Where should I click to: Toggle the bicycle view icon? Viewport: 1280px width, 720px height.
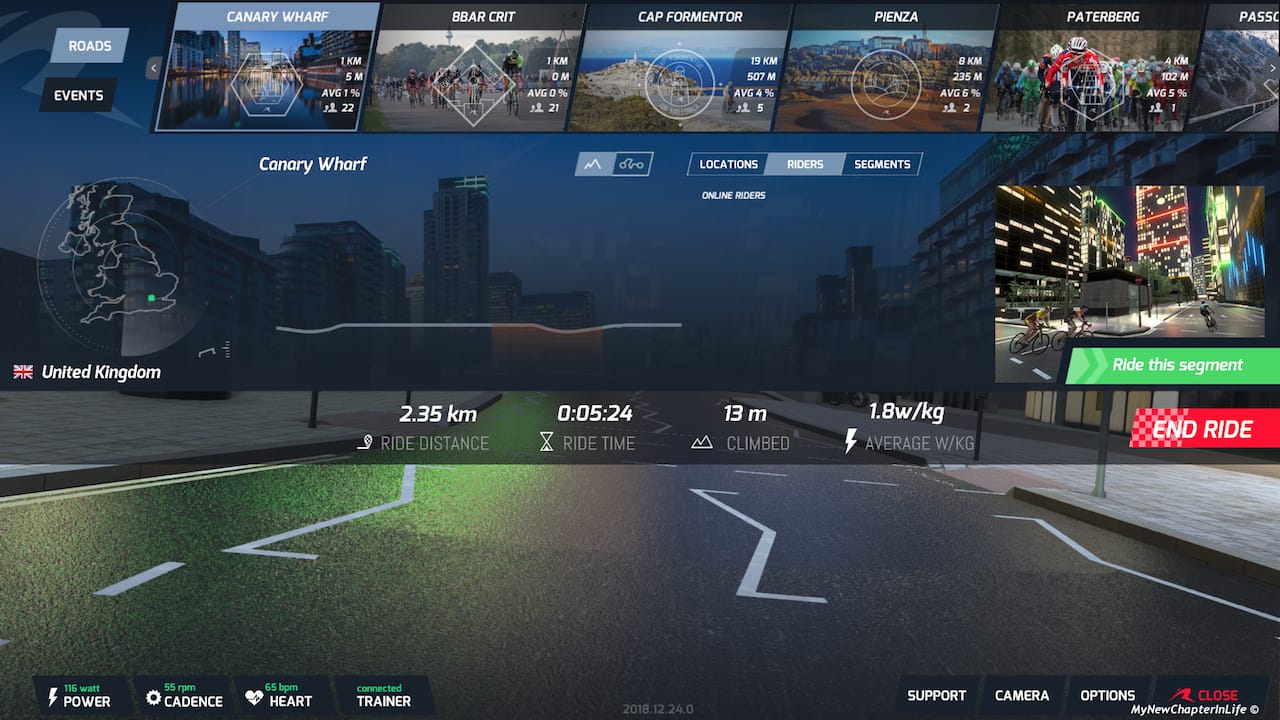(x=632, y=164)
